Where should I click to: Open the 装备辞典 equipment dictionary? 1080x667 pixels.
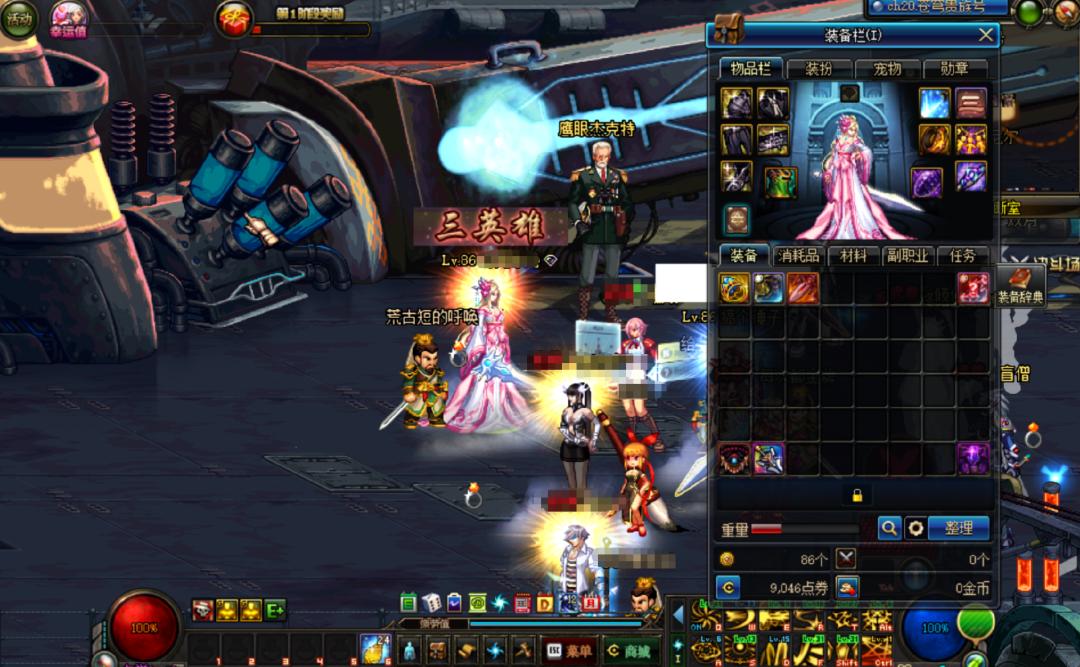tap(1020, 285)
